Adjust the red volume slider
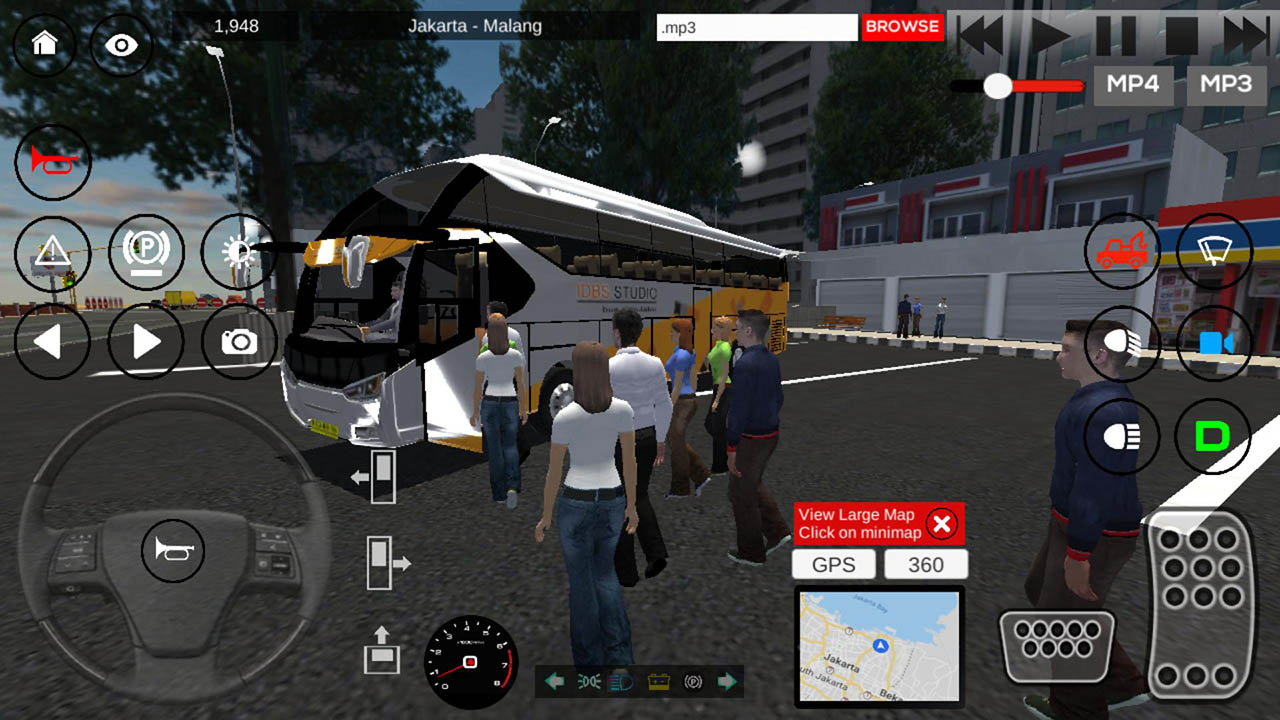 pos(997,86)
